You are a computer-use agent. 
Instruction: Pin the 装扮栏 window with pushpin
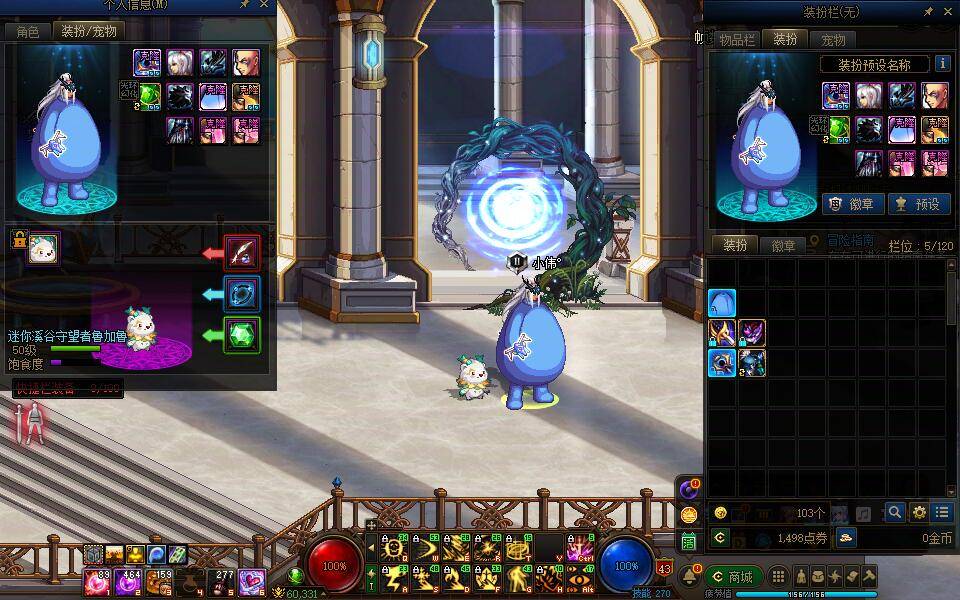[x=928, y=11]
